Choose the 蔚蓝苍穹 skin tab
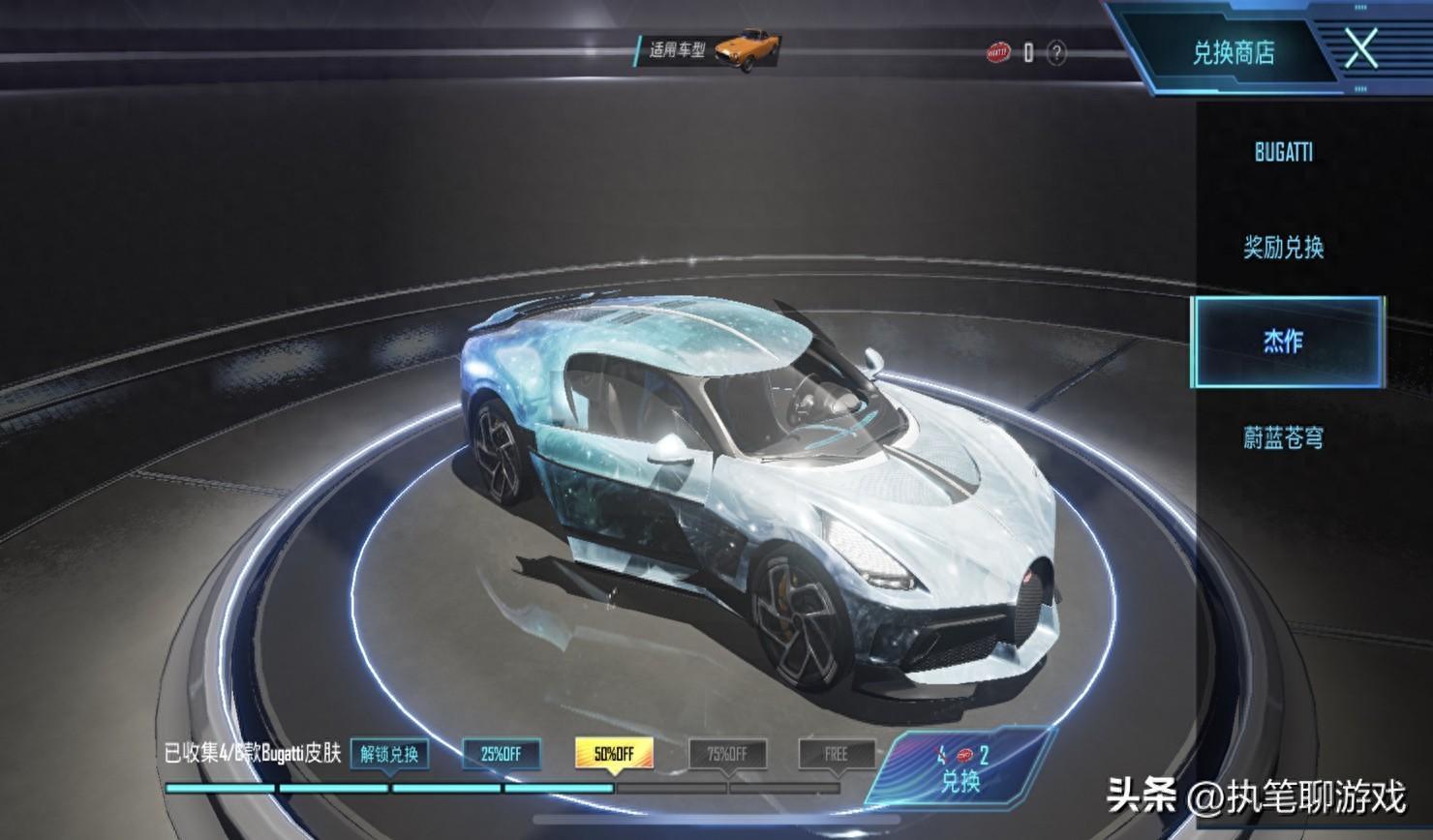The image size is (1433, 840). click(x=1283, y=437)
